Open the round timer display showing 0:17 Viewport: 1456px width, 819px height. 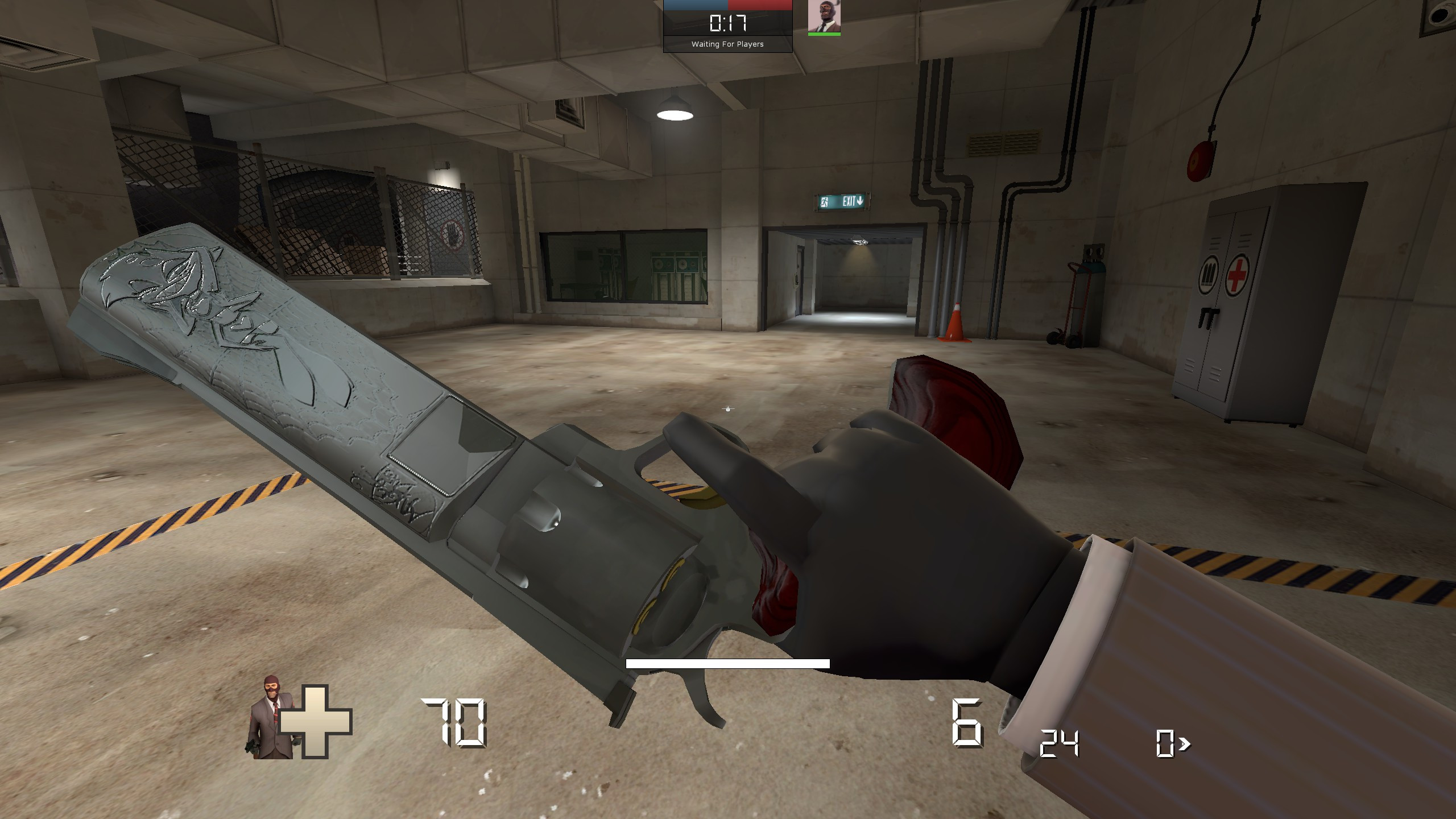[x=727, y=24]
